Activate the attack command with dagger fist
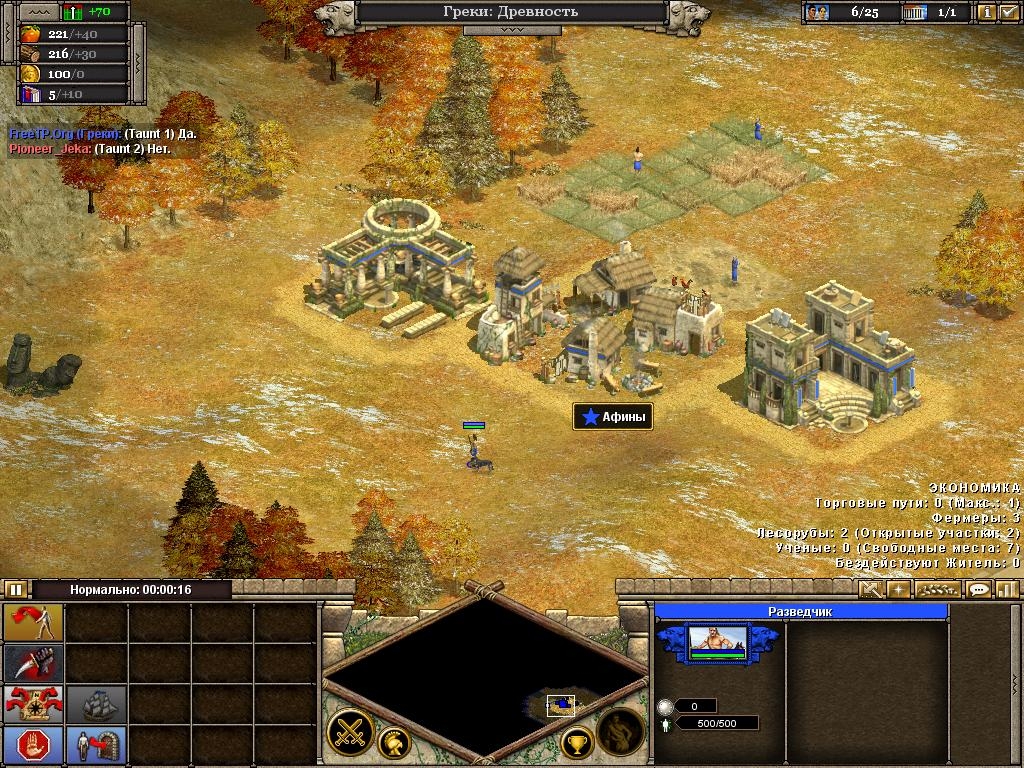This screenshot has height=768, width=1024. 34,663
